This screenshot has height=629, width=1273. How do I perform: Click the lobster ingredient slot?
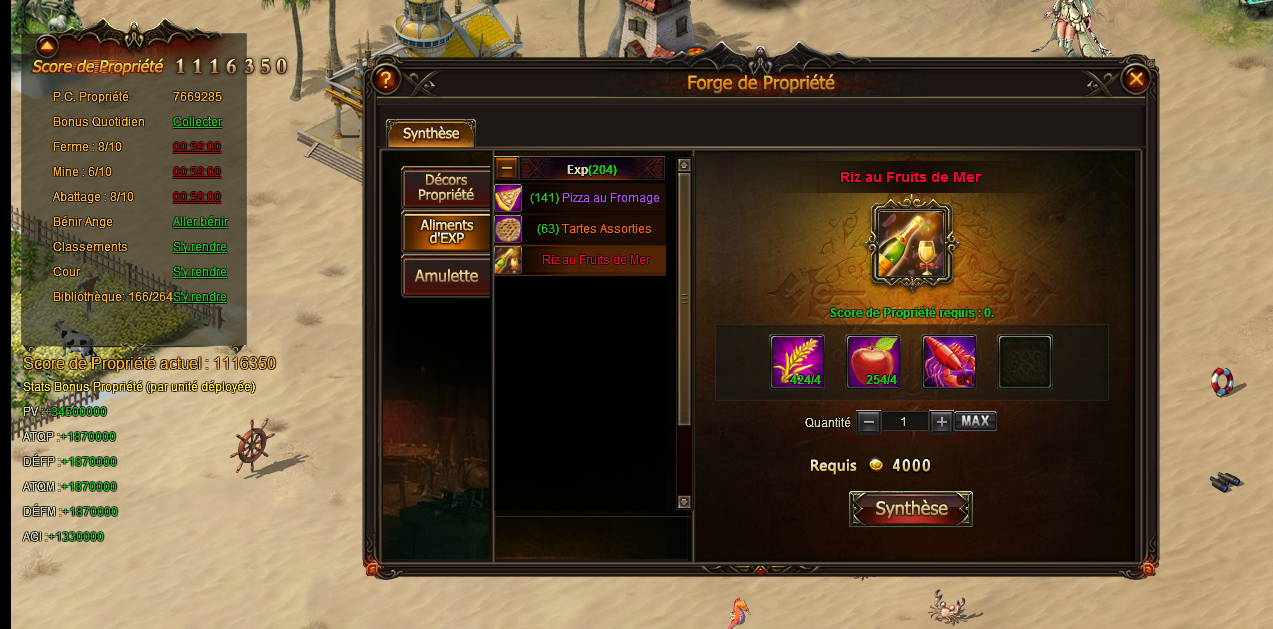click(x=949, y=361)
